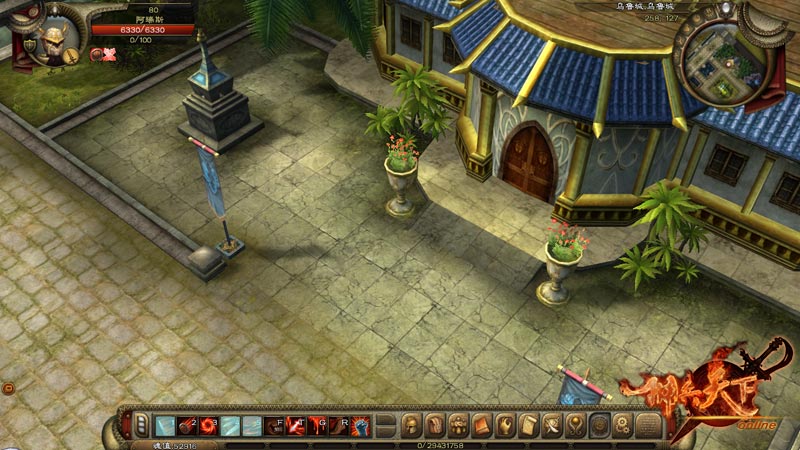Trigger the blue fist skill
This screenshot has width=800, height=450.
361,426
